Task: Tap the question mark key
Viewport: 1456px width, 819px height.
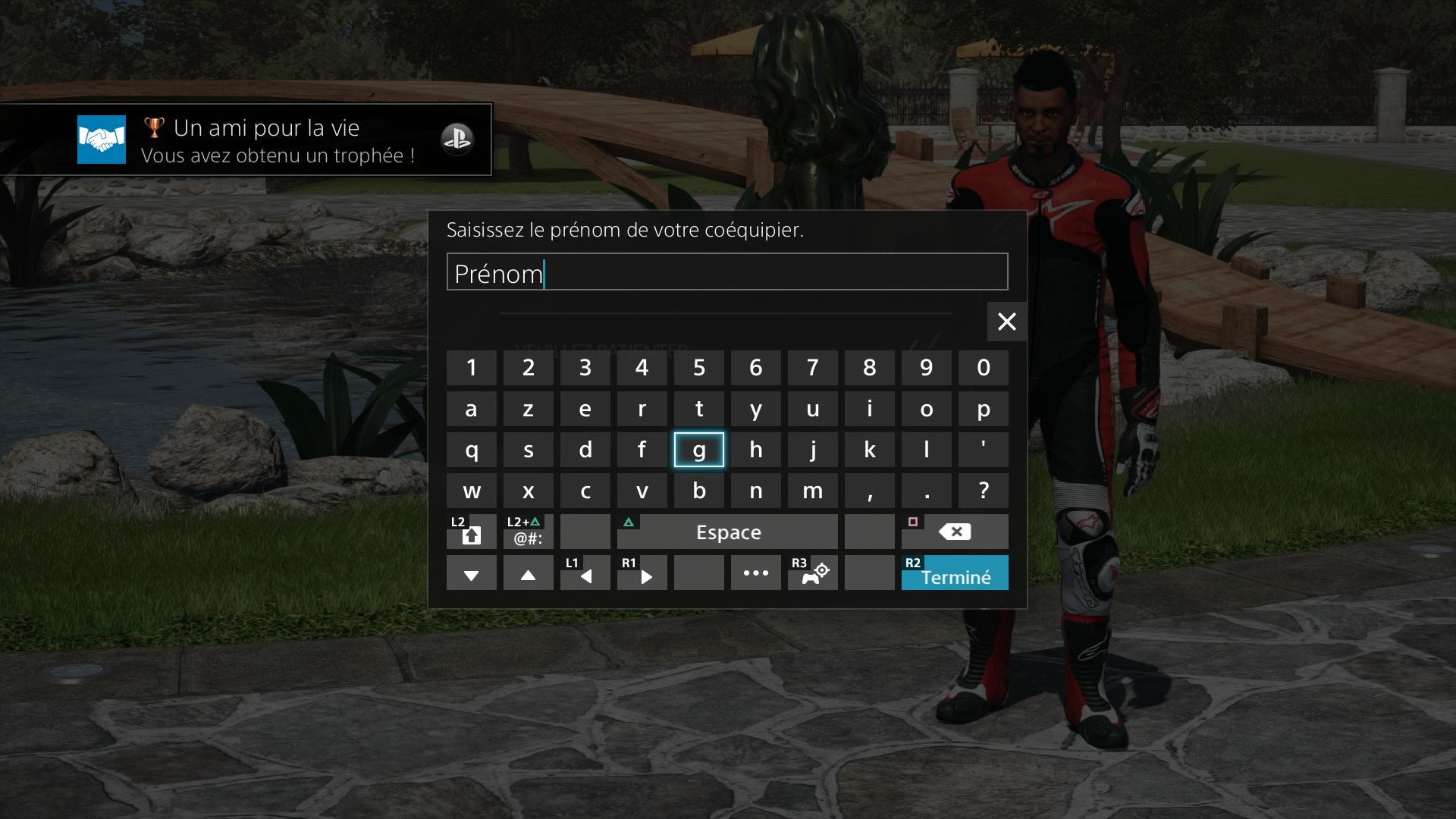Action: [983, 491]
